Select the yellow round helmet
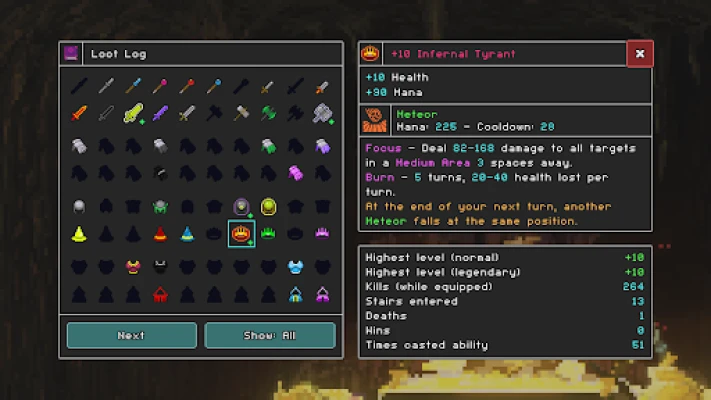Viewport: 711px width, 400px height. (x=268, y=207)
